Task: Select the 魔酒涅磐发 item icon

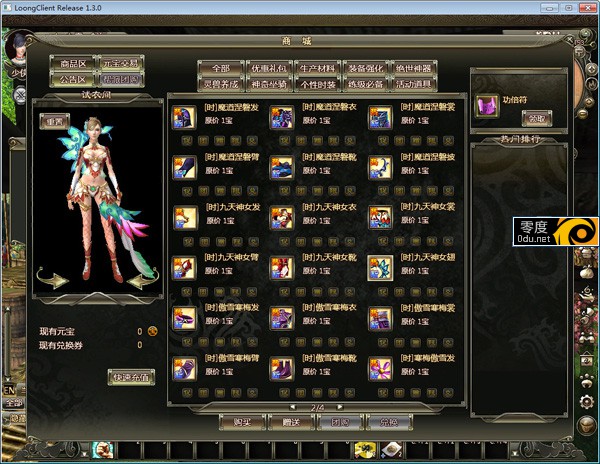Action: click(x=185, y=118)
